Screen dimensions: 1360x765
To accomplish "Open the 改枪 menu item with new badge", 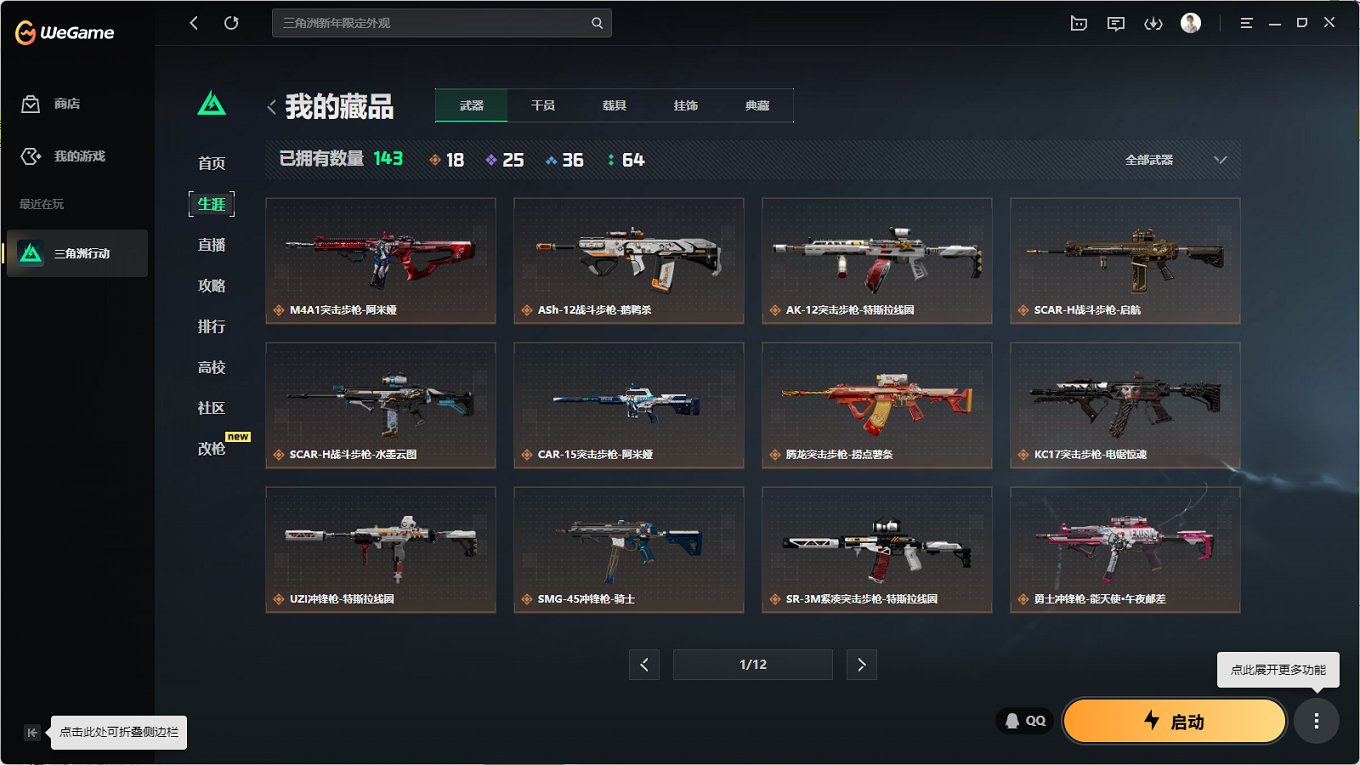I will 210,448.
